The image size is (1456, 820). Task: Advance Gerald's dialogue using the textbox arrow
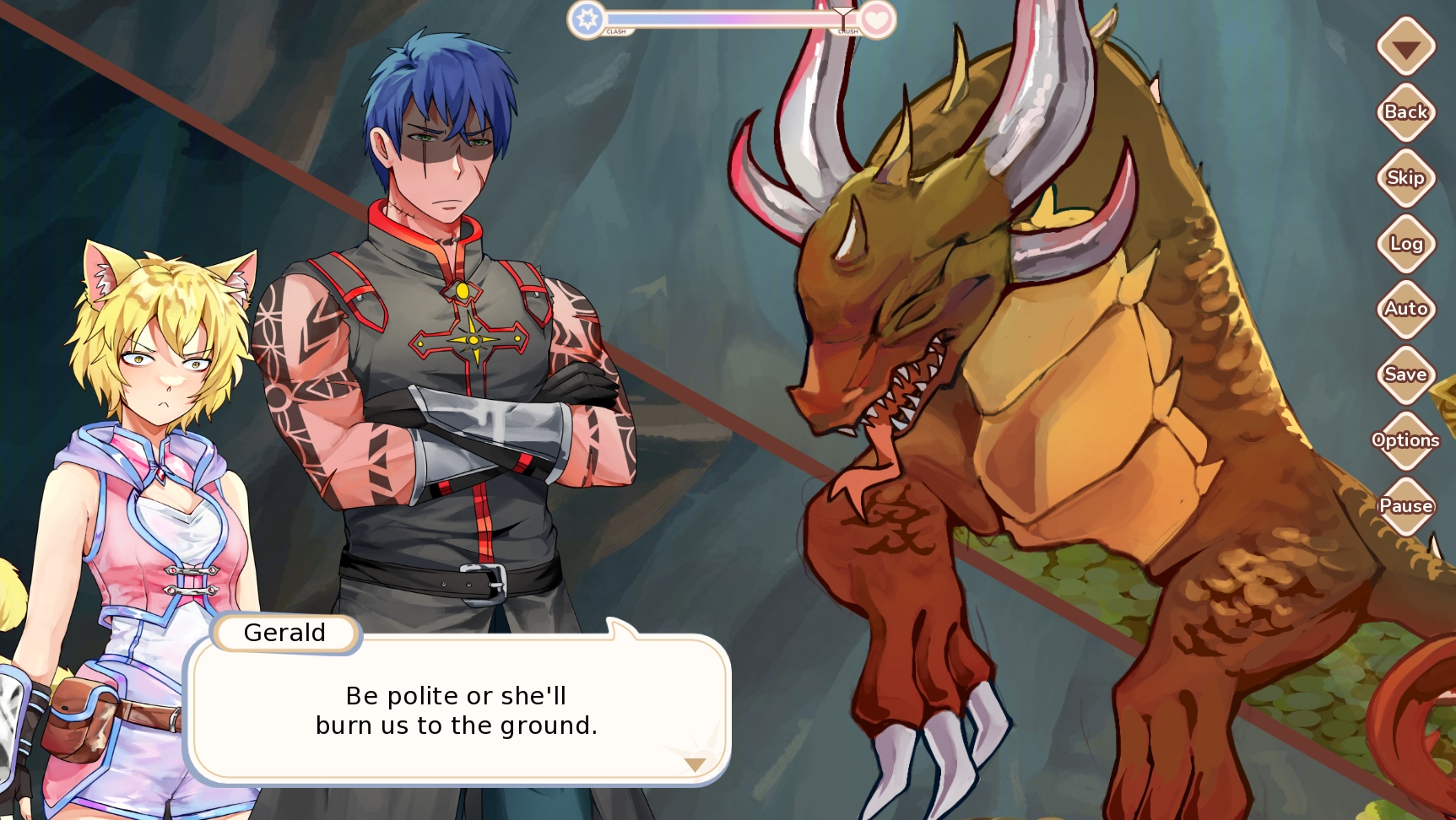click(695, 765)
